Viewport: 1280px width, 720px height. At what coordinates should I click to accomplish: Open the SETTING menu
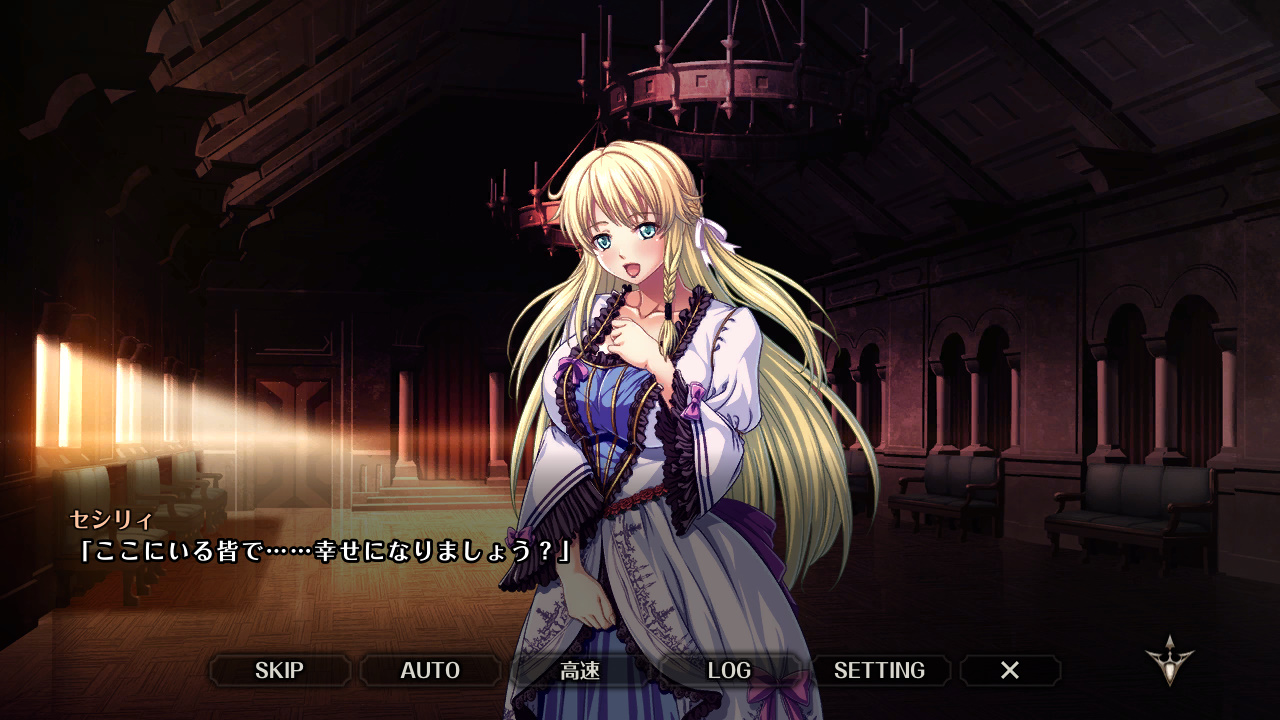[879, 670]
